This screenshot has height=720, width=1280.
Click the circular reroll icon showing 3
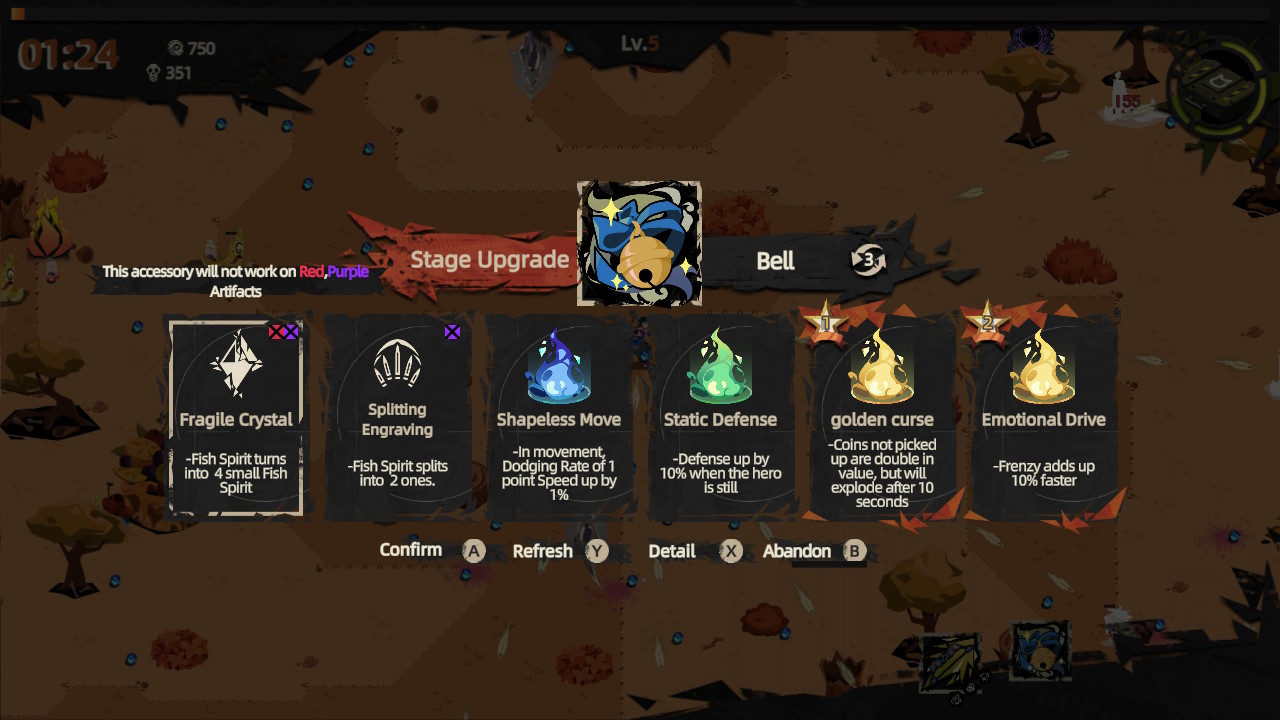coord(868,260)
